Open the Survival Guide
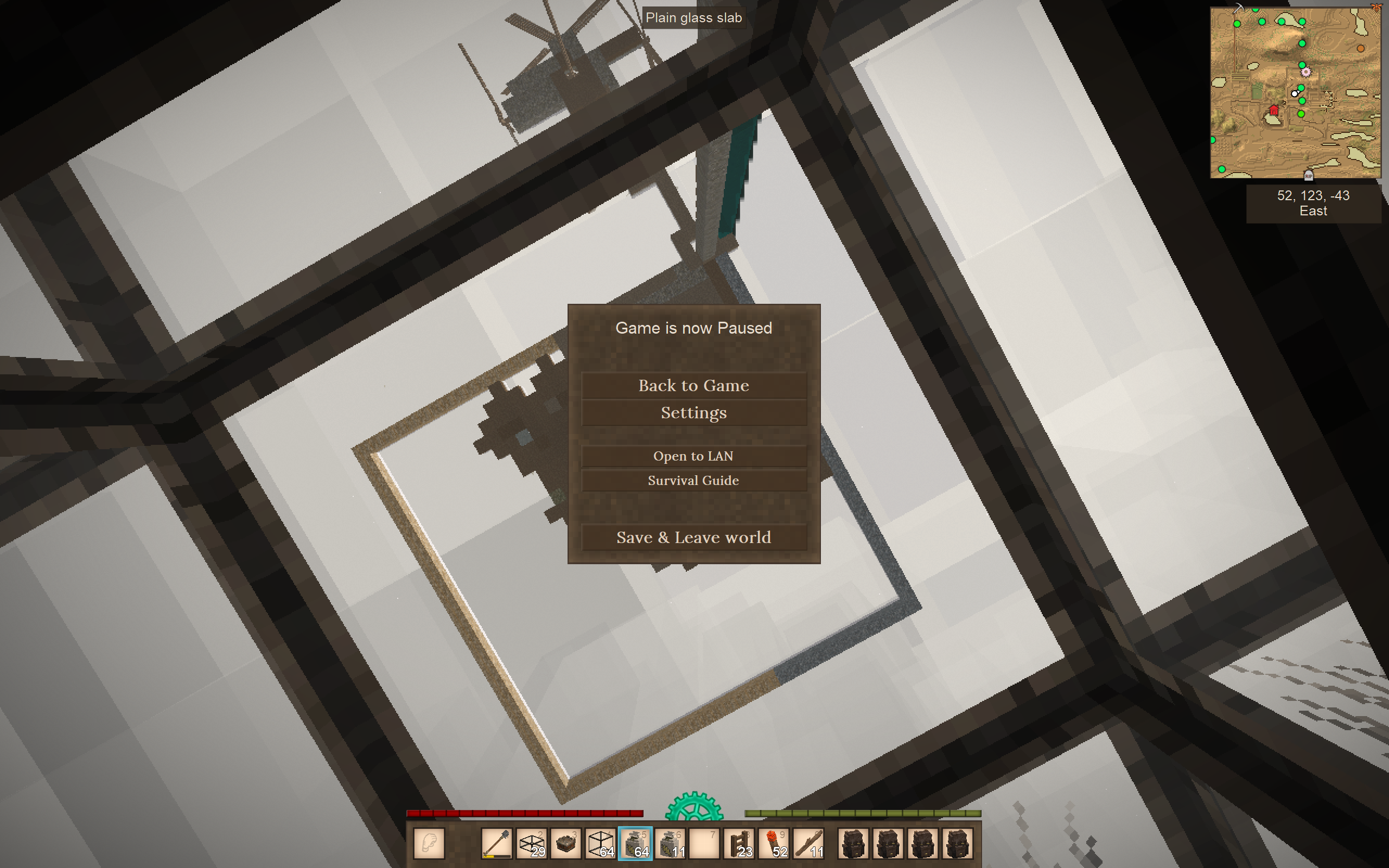Screen dimensions: 1389x868 693,481
